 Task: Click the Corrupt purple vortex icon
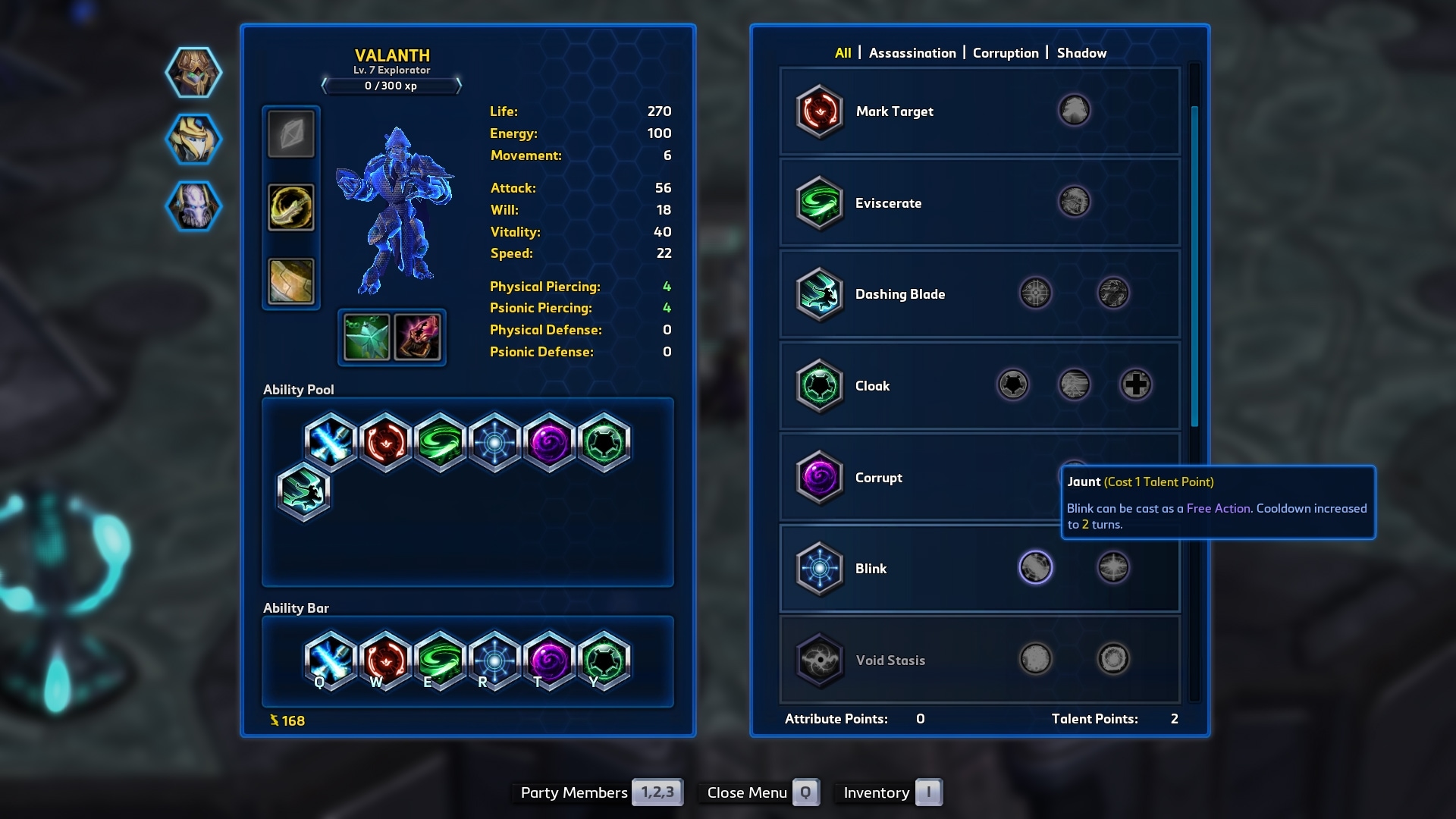pos(820,478)
